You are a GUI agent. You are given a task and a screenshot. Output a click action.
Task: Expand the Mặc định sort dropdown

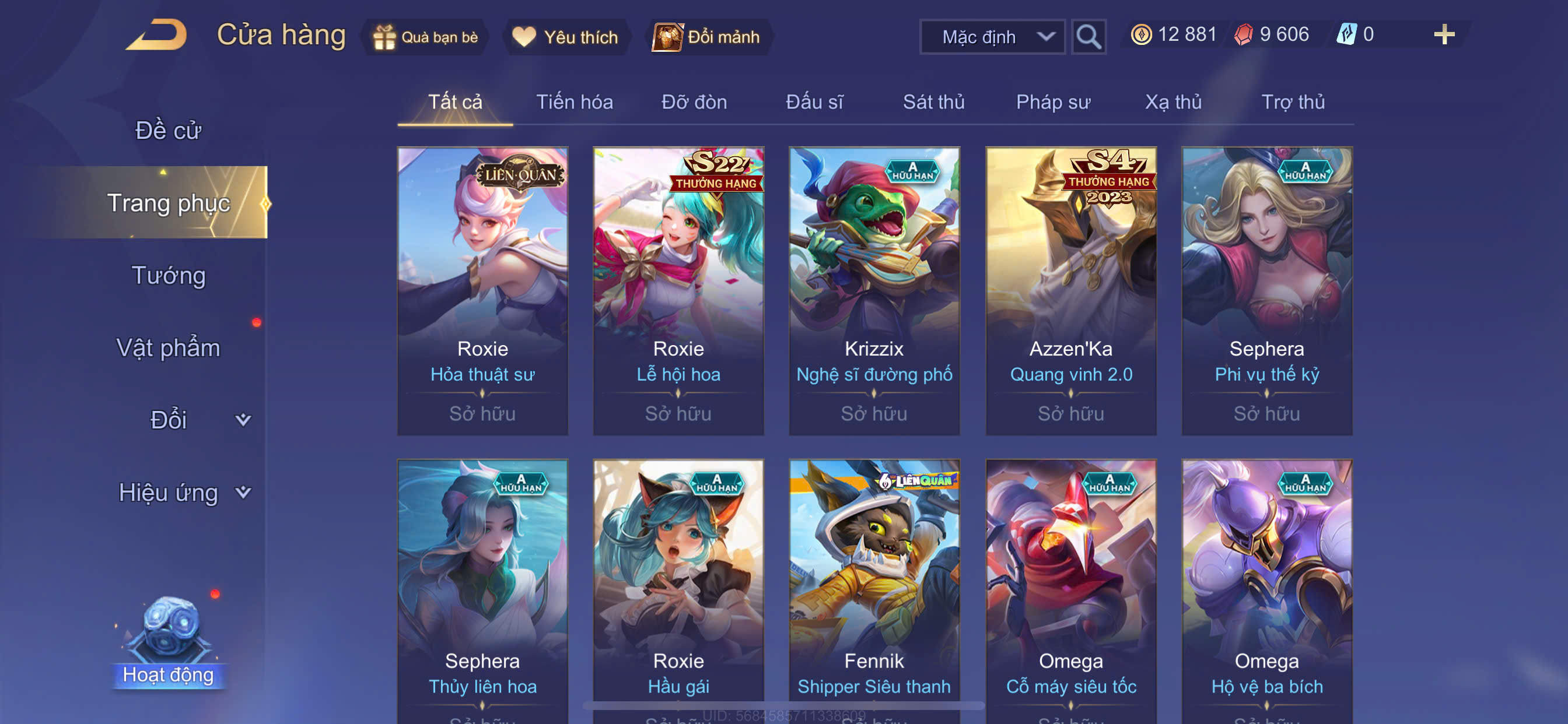pyautogui.click(x=992, y=37)
